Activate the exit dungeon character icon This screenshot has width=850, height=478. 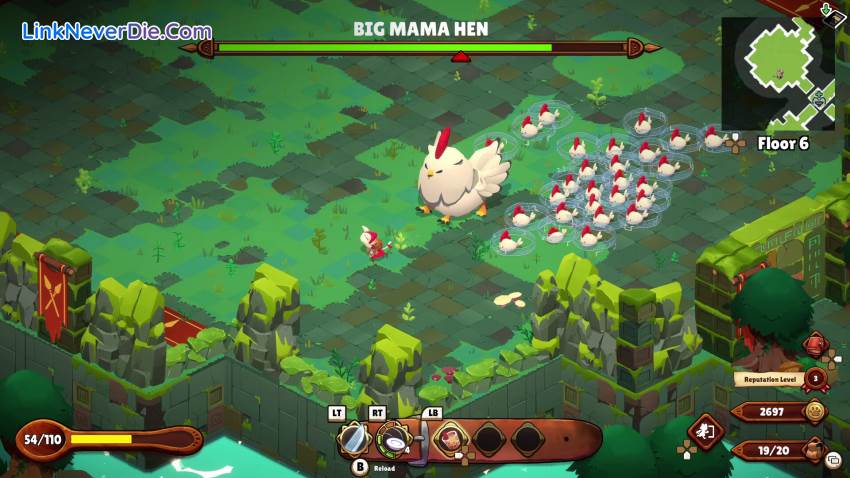click(705, 431)
